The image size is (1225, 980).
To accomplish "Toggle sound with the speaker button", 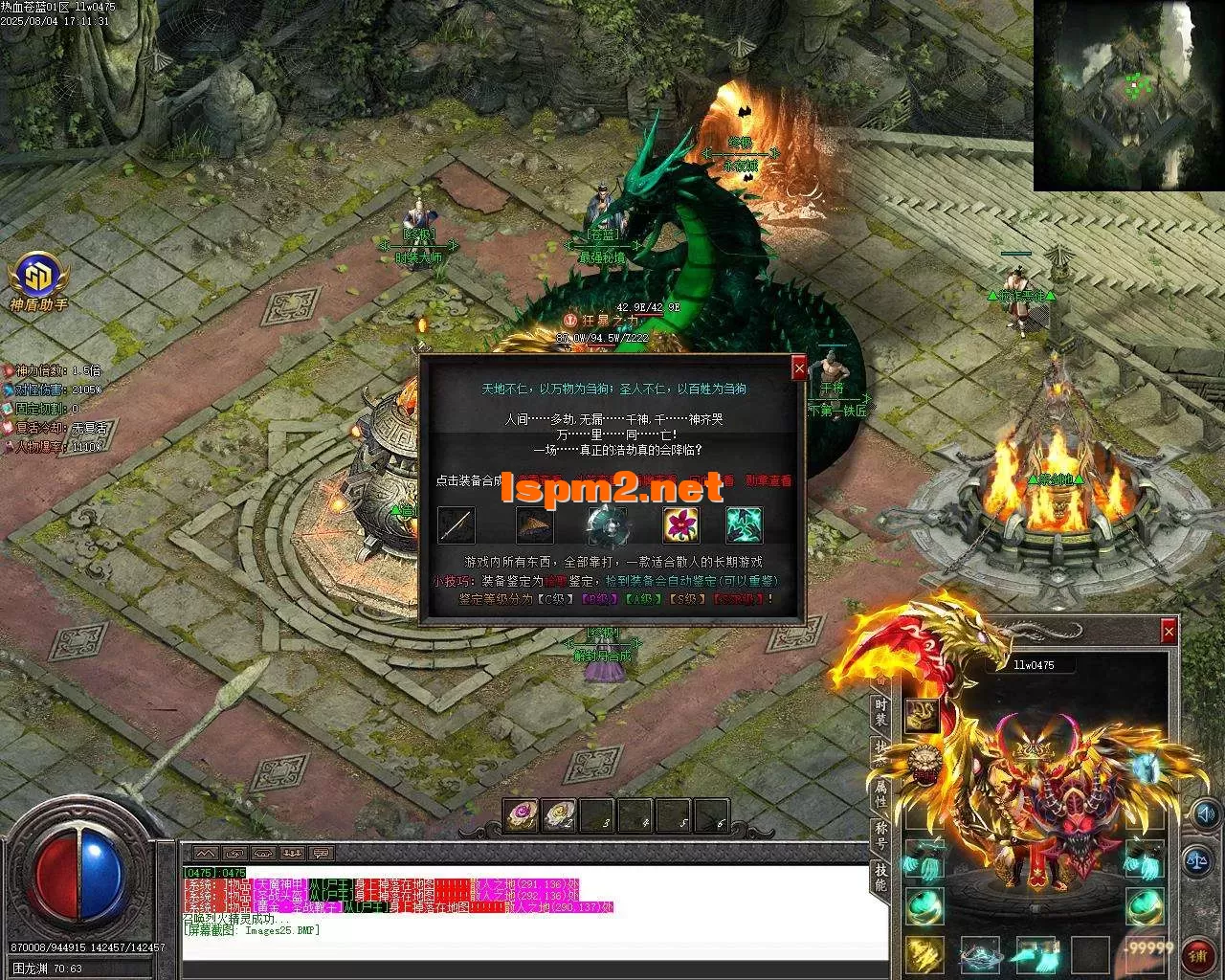I will pos(1205,814).
